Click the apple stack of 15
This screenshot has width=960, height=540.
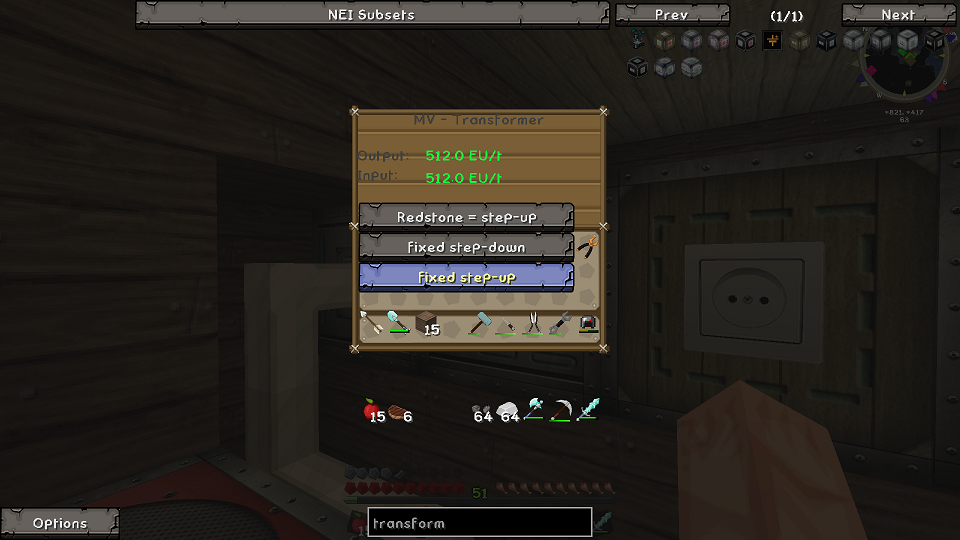point(373,411)
